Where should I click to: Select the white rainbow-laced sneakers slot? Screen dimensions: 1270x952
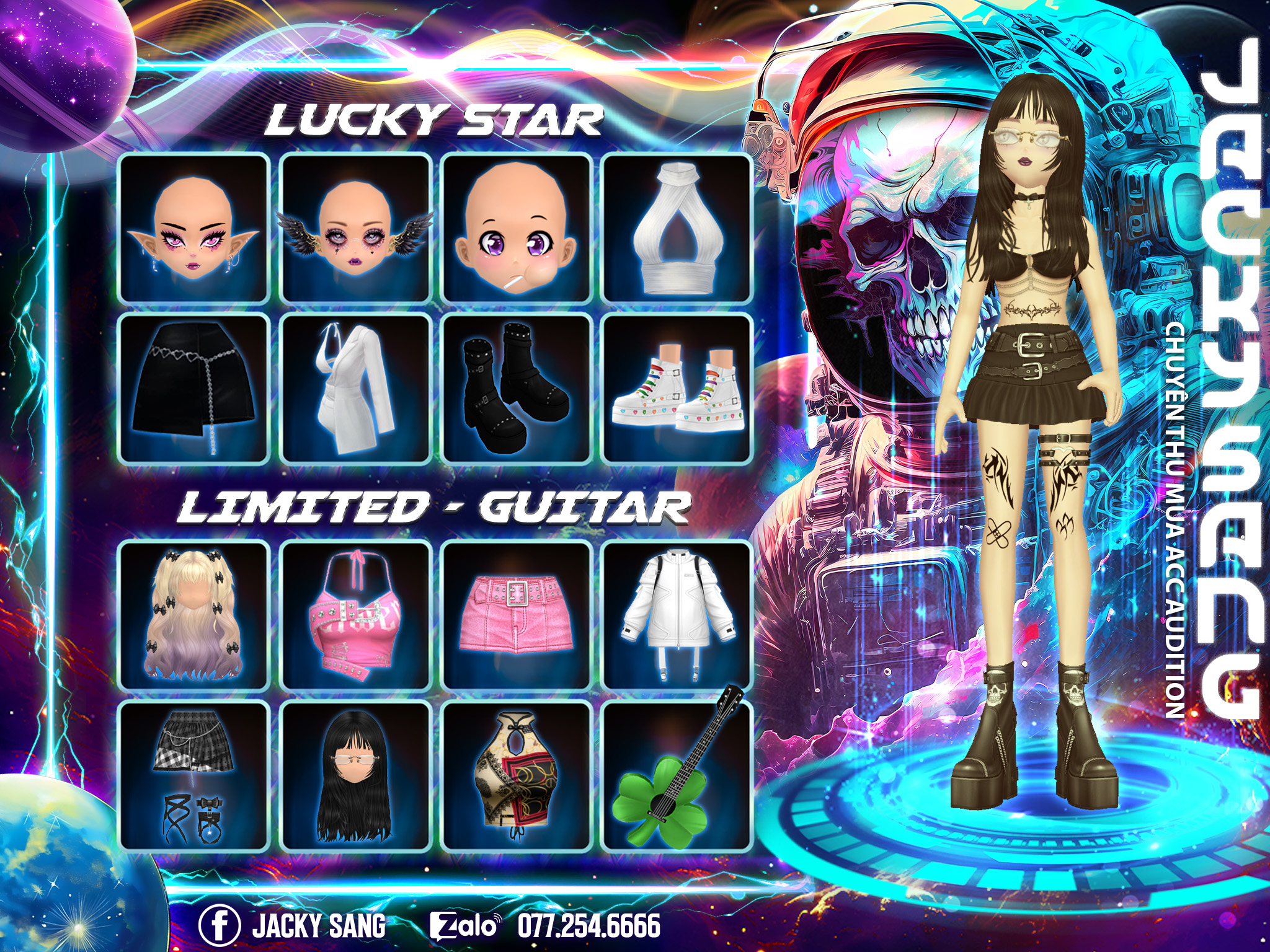[677, 389]
